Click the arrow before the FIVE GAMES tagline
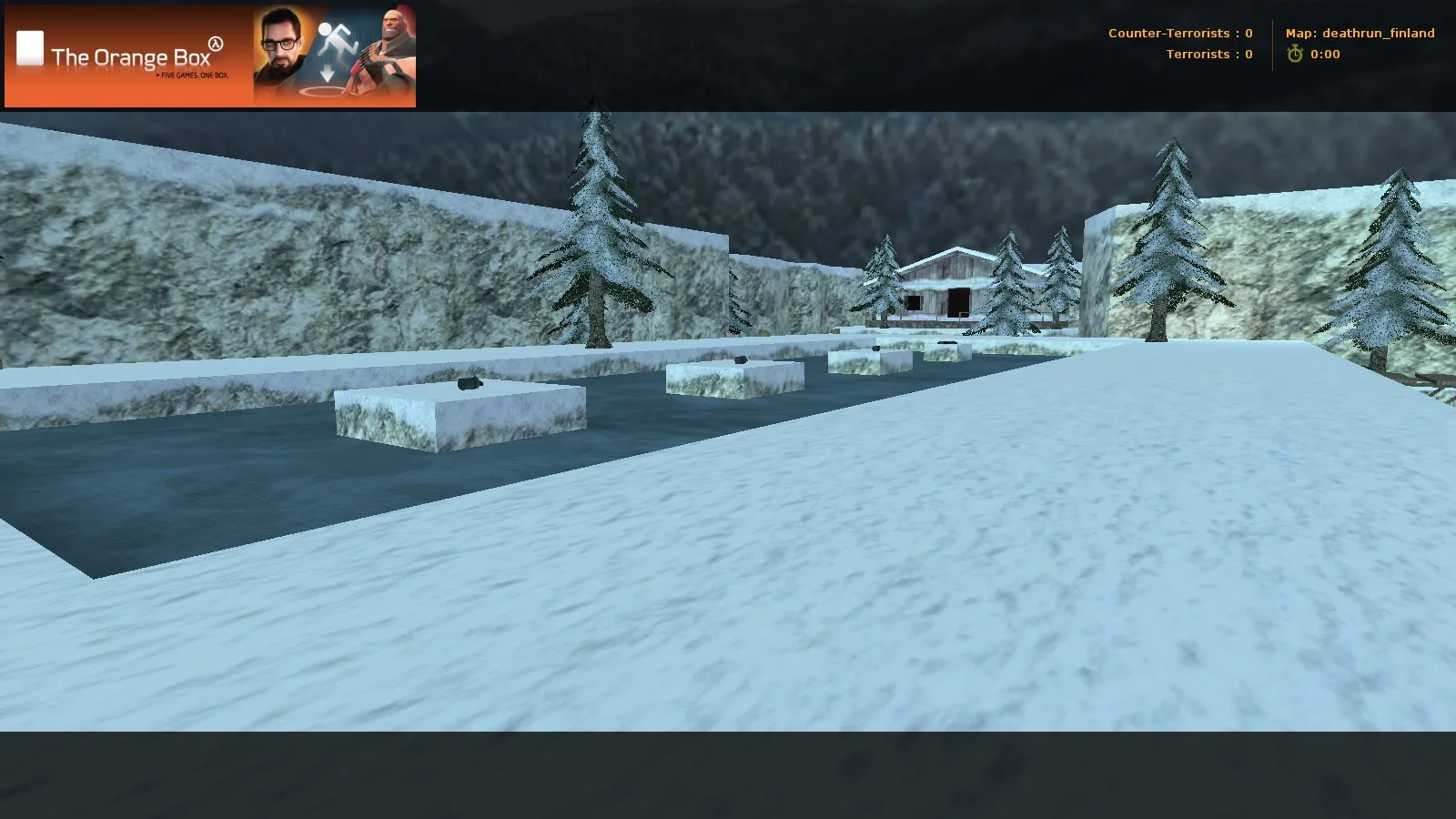This screenshot has height=819, width=1456. click(158, 76)
